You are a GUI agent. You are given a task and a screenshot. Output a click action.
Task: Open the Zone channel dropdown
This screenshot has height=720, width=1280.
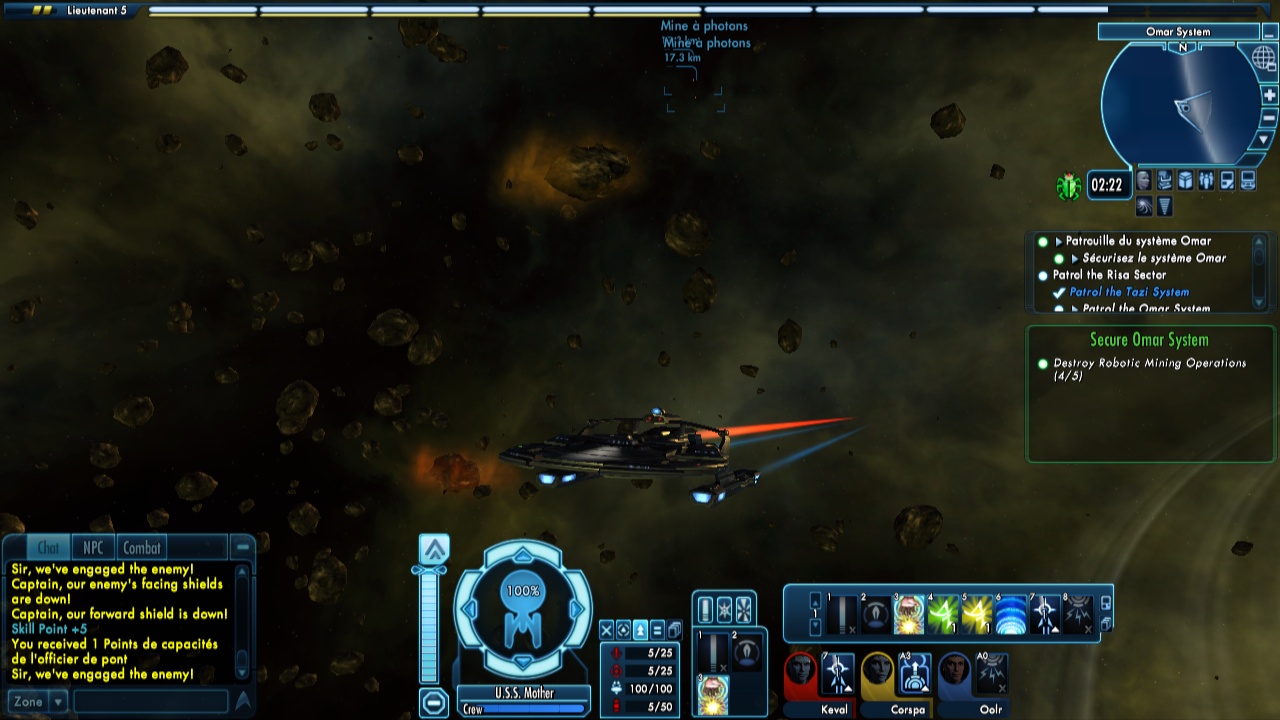[58, 702]
